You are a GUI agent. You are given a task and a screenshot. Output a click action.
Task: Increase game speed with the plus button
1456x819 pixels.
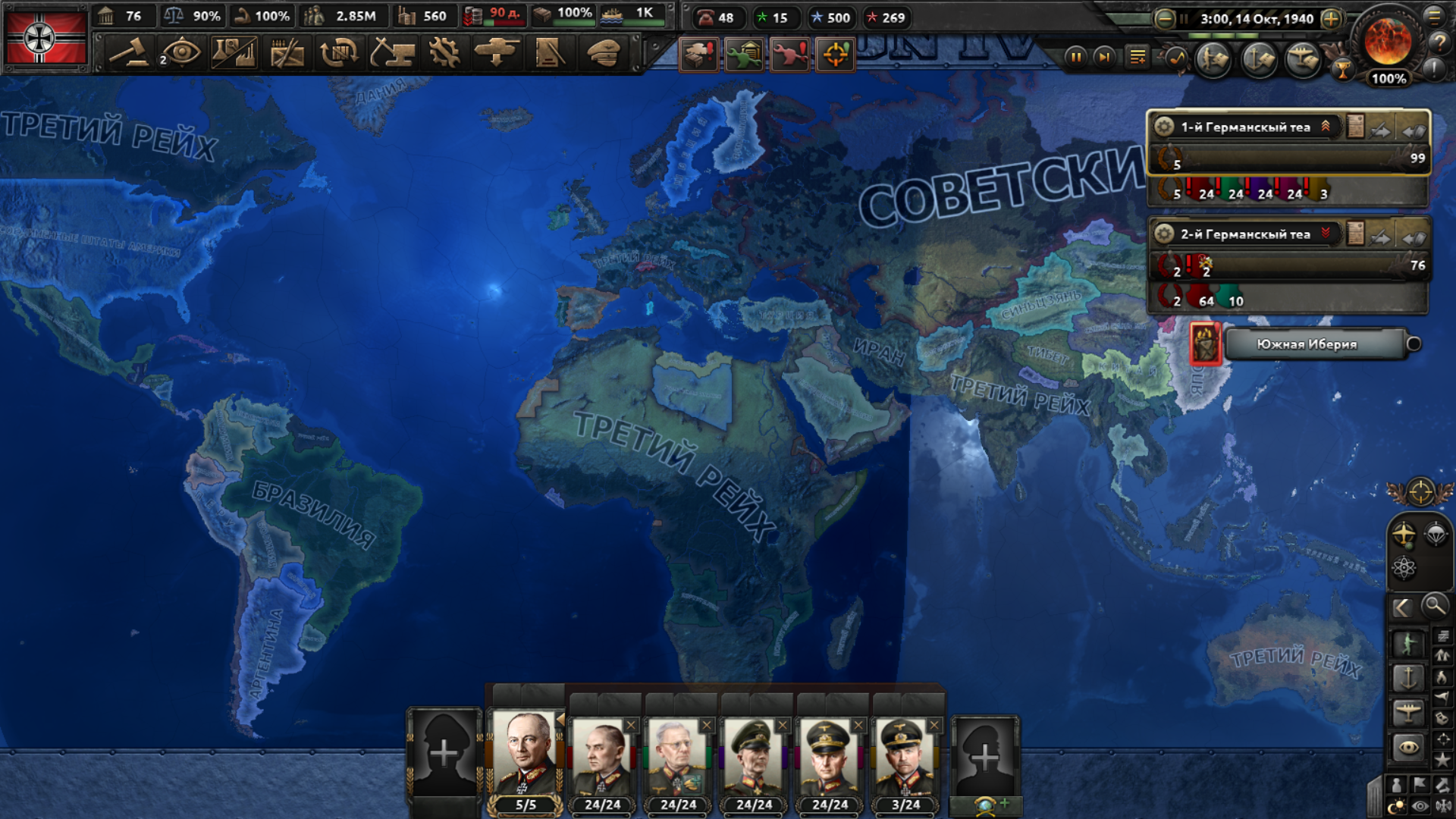pos(1331,19)
